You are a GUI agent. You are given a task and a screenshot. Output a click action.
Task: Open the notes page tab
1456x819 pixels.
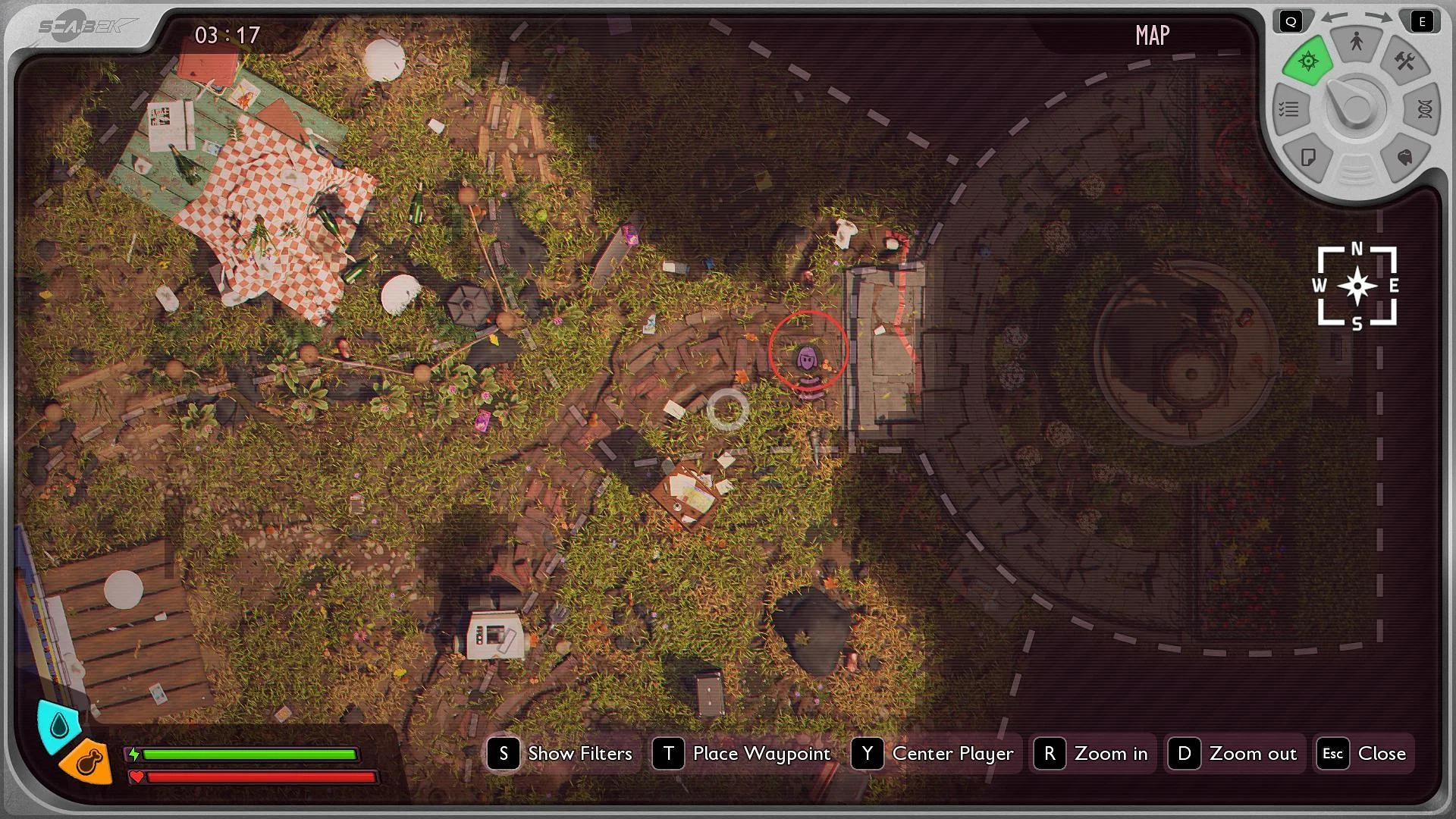(x=1308, y=158)
